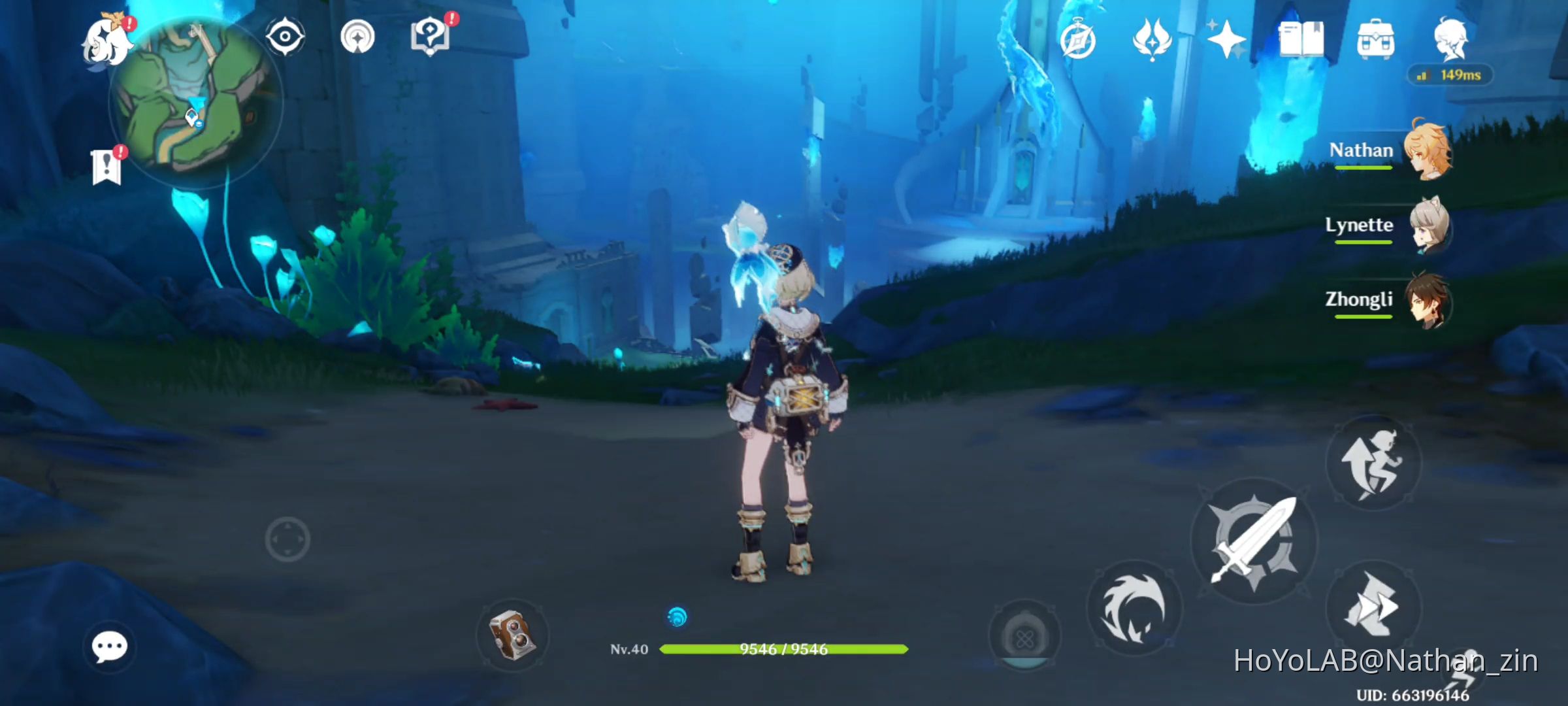This screenshot has width=1568, height=706.
Task: Open the Events overview compass
Action: pos(1077,41)
